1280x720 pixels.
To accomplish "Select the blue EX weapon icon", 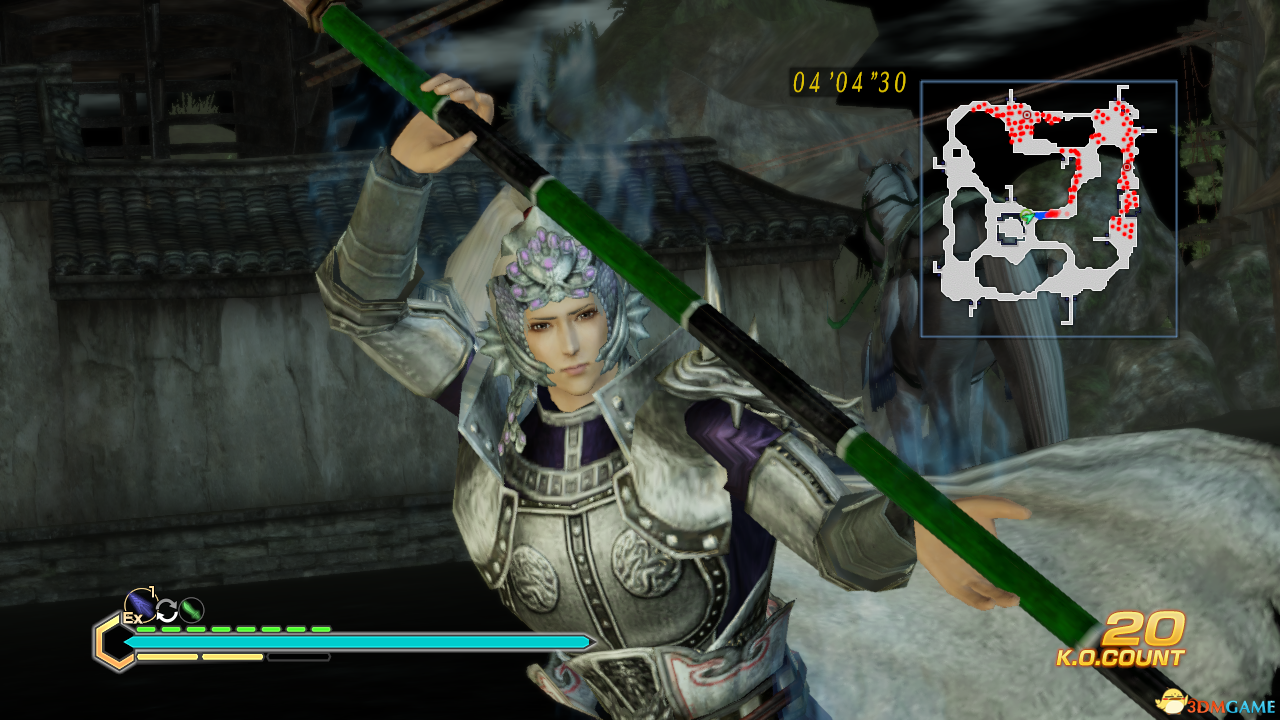I will [139, 605].
